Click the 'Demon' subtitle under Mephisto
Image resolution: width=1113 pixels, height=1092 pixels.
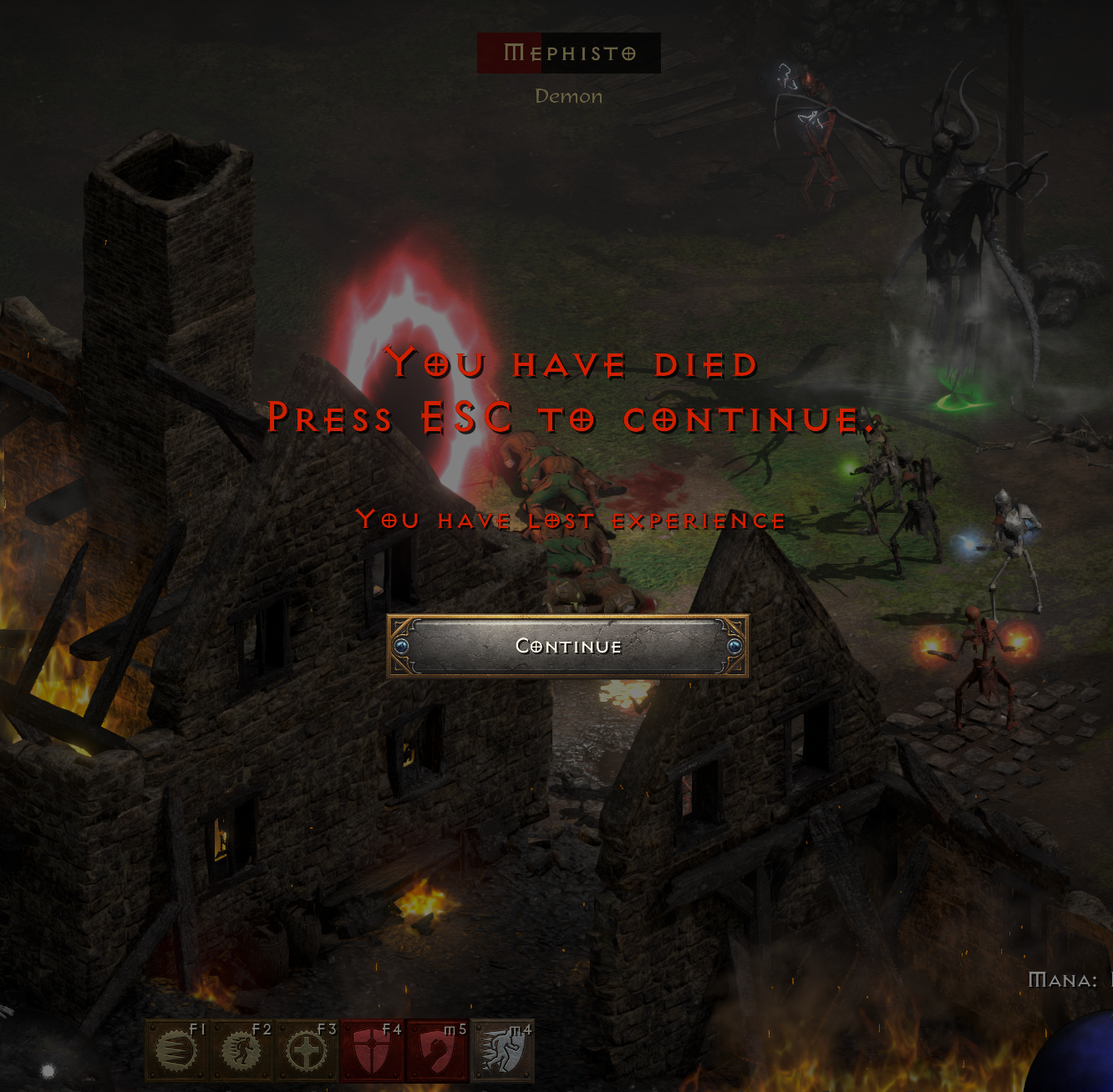pos(568,96)
